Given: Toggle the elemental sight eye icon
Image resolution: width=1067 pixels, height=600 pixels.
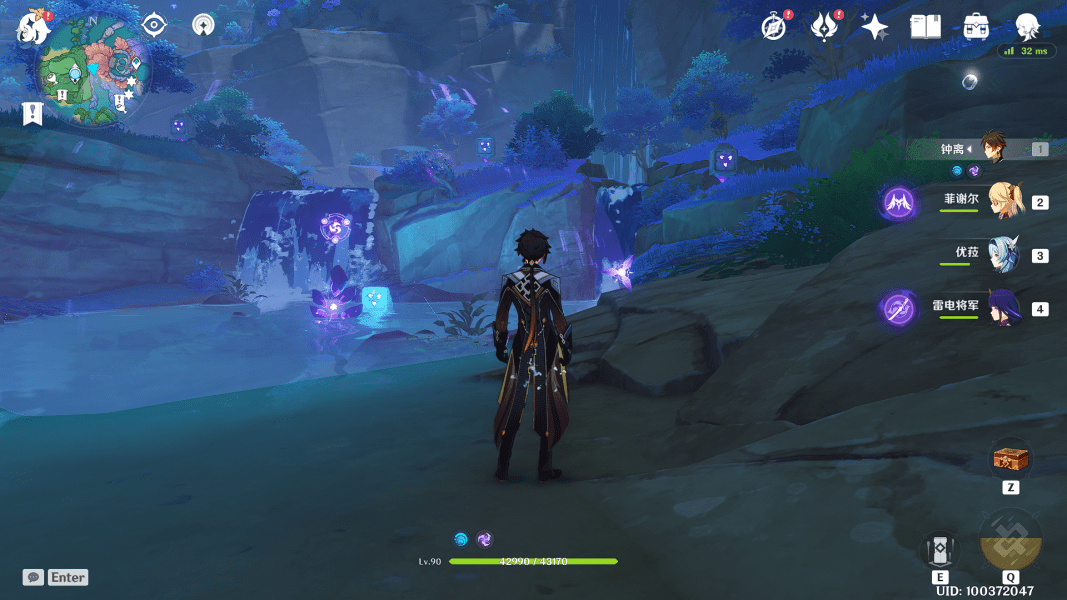Looking at the screenshot, I should tap(153, 24).
